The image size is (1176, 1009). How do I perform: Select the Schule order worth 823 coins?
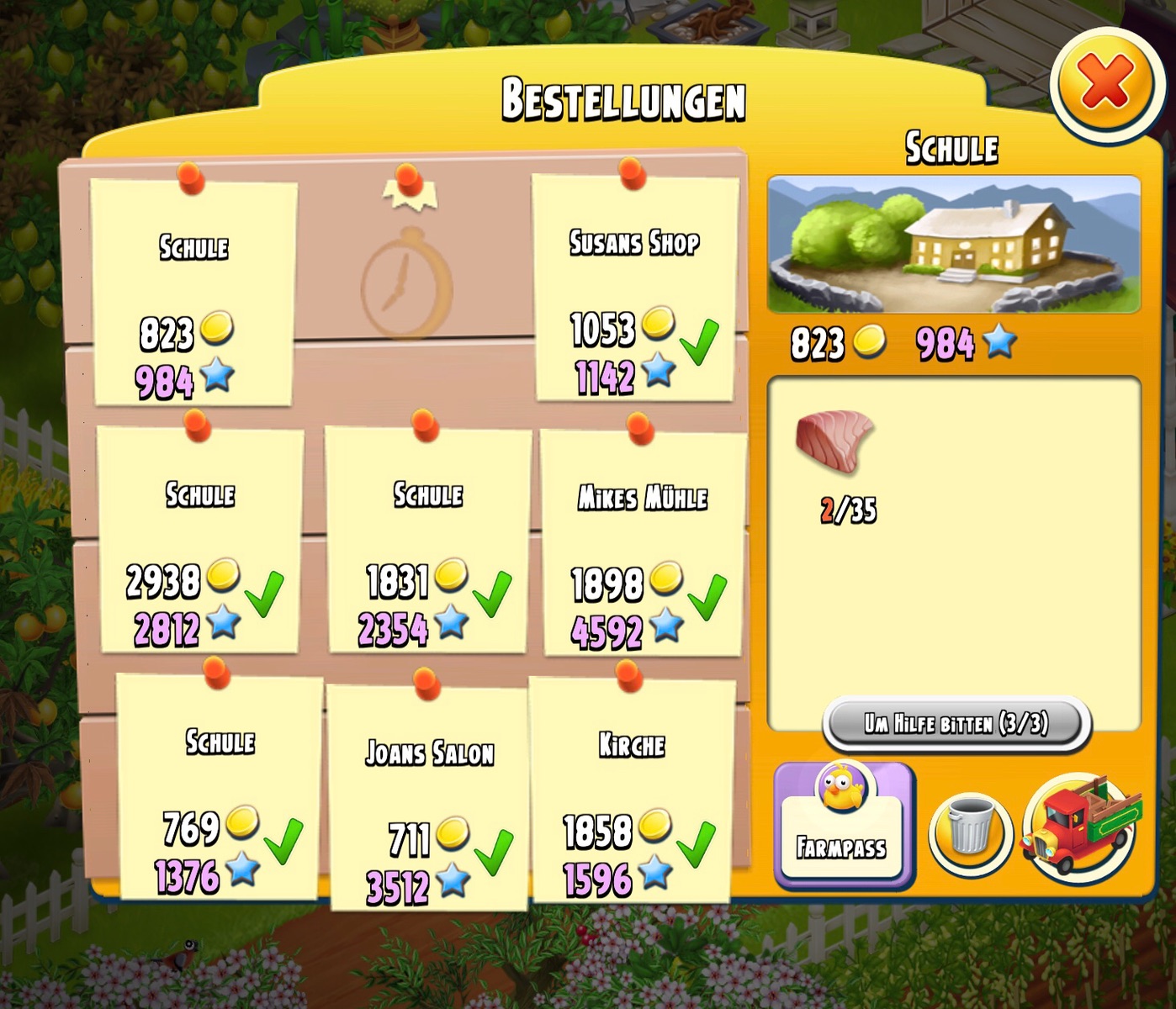click(193, 293)
